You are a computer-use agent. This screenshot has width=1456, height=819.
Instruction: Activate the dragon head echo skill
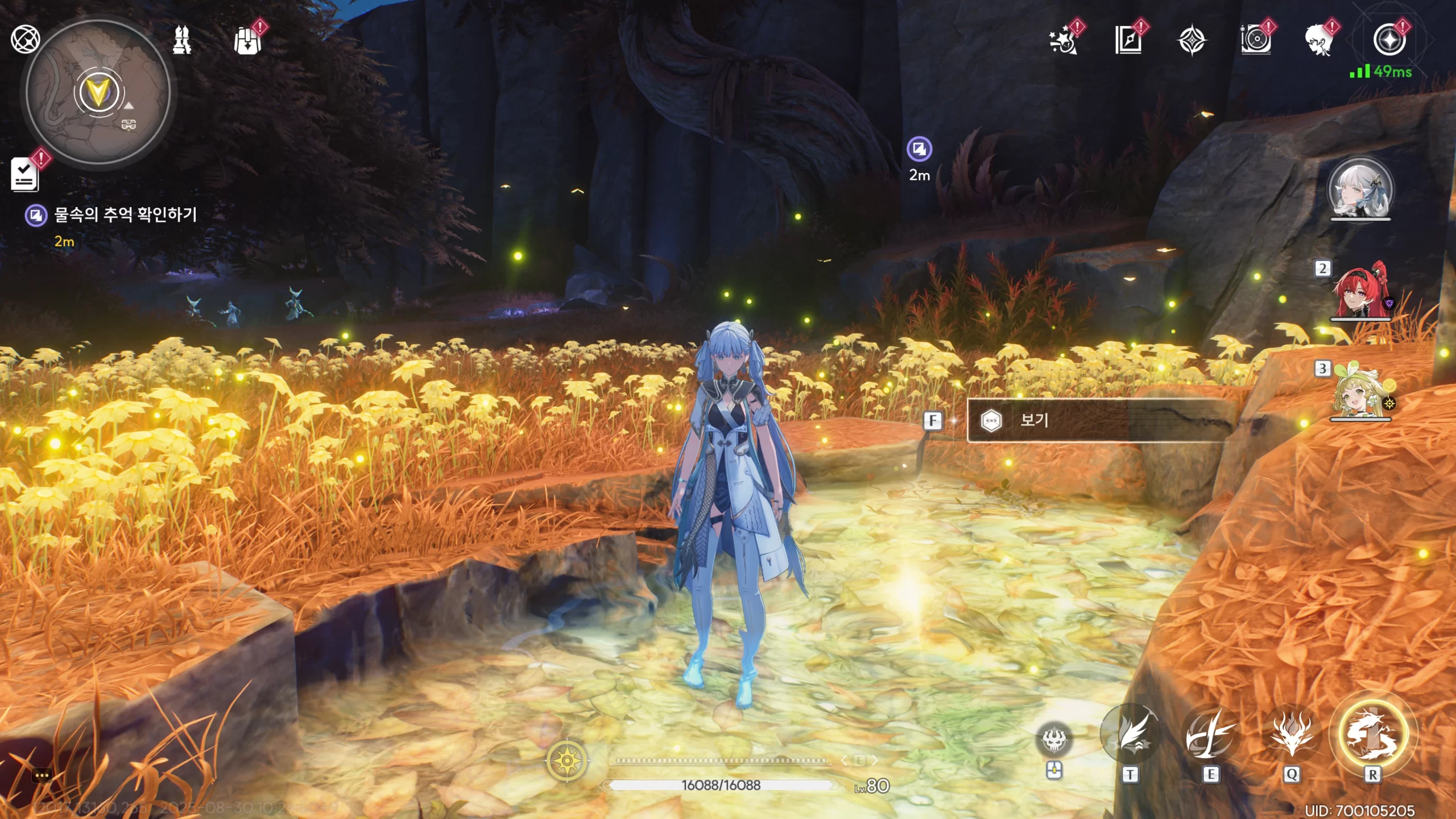coord(1292,735)
